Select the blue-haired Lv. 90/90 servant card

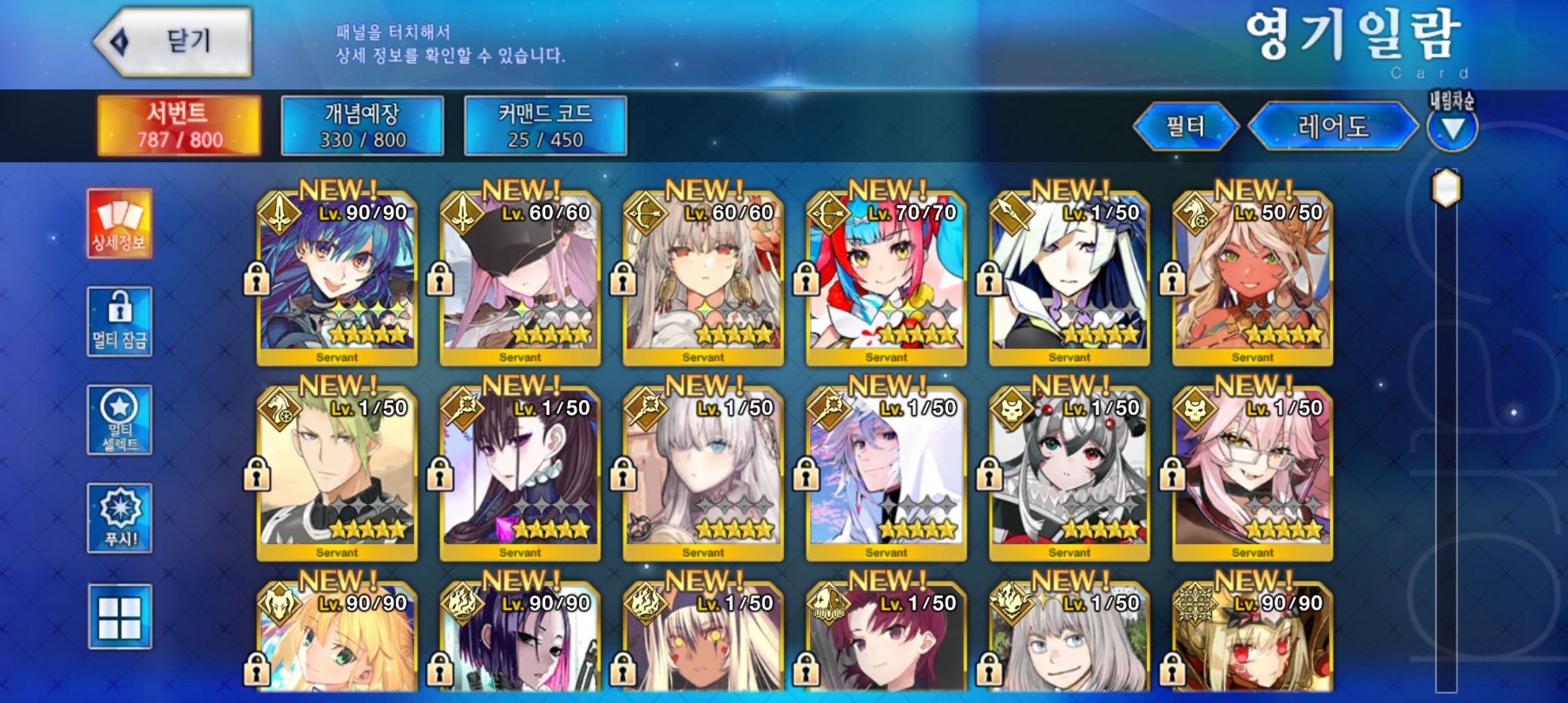point(337,278)
